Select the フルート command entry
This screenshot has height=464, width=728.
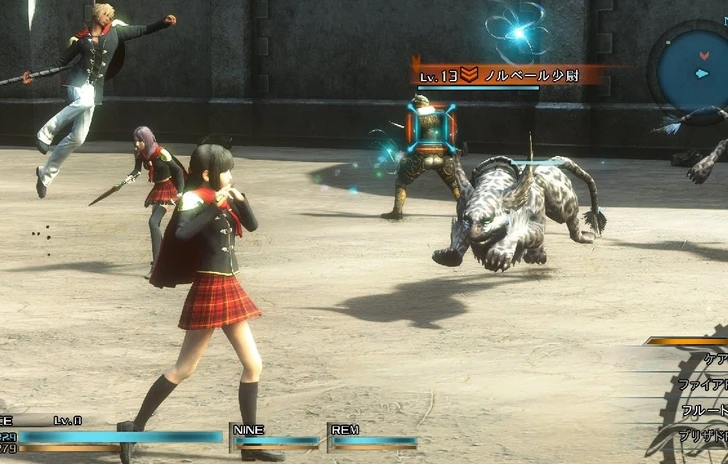click(703, 410)
